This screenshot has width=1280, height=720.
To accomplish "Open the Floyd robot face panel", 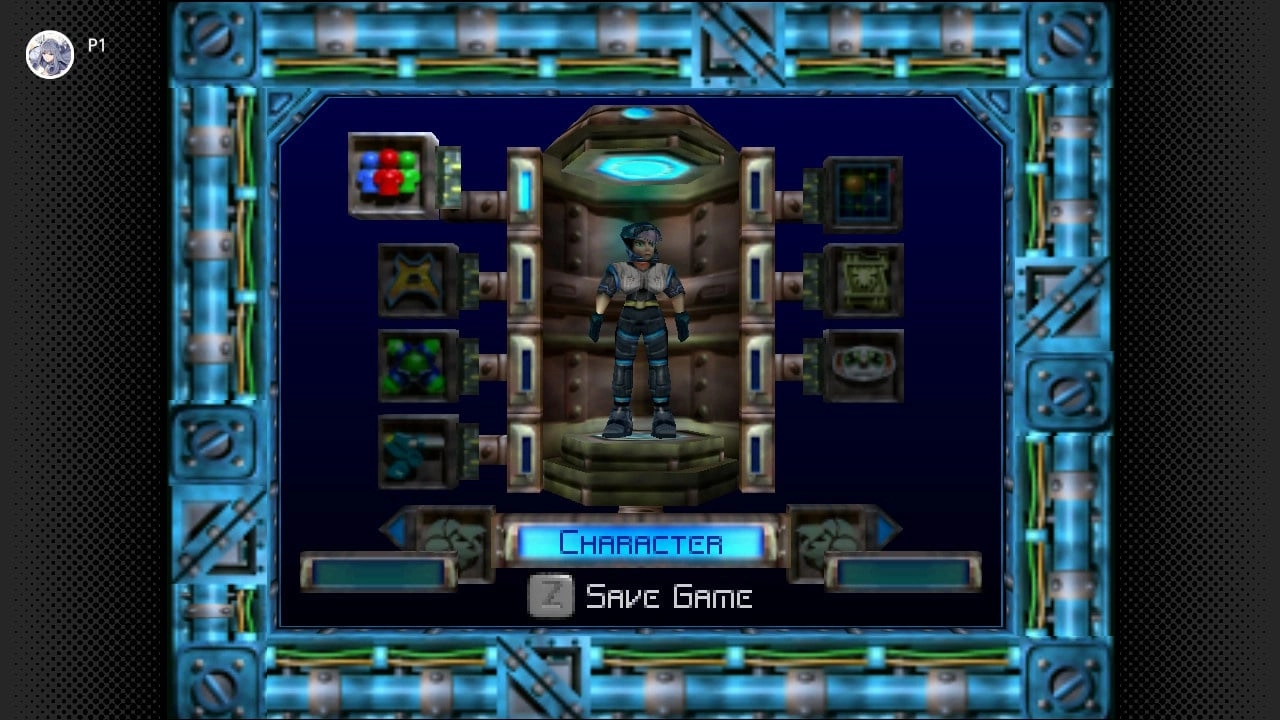I will click(866, 366).
